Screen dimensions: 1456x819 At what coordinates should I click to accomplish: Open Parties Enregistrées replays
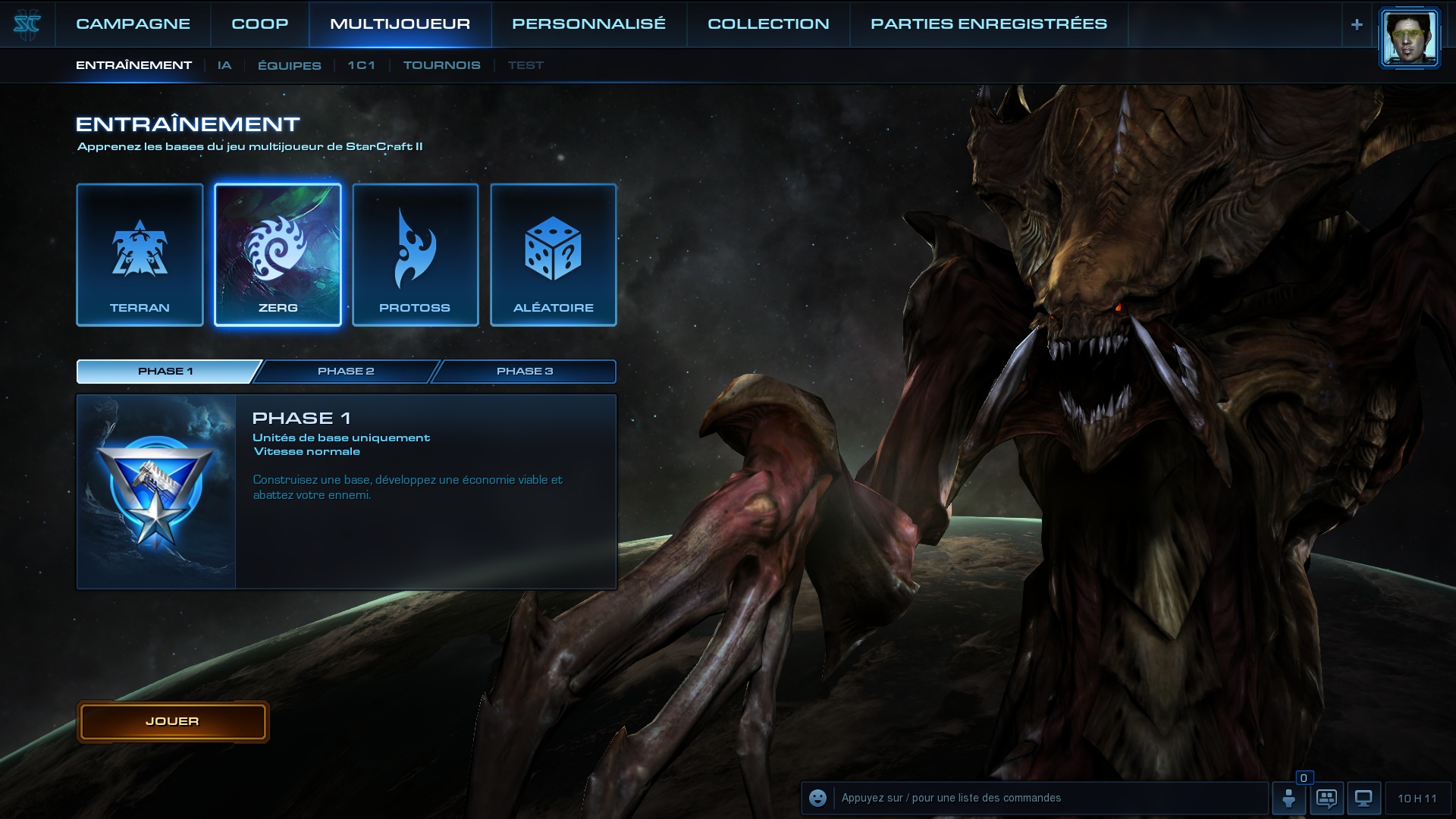(x=988, y=24)
